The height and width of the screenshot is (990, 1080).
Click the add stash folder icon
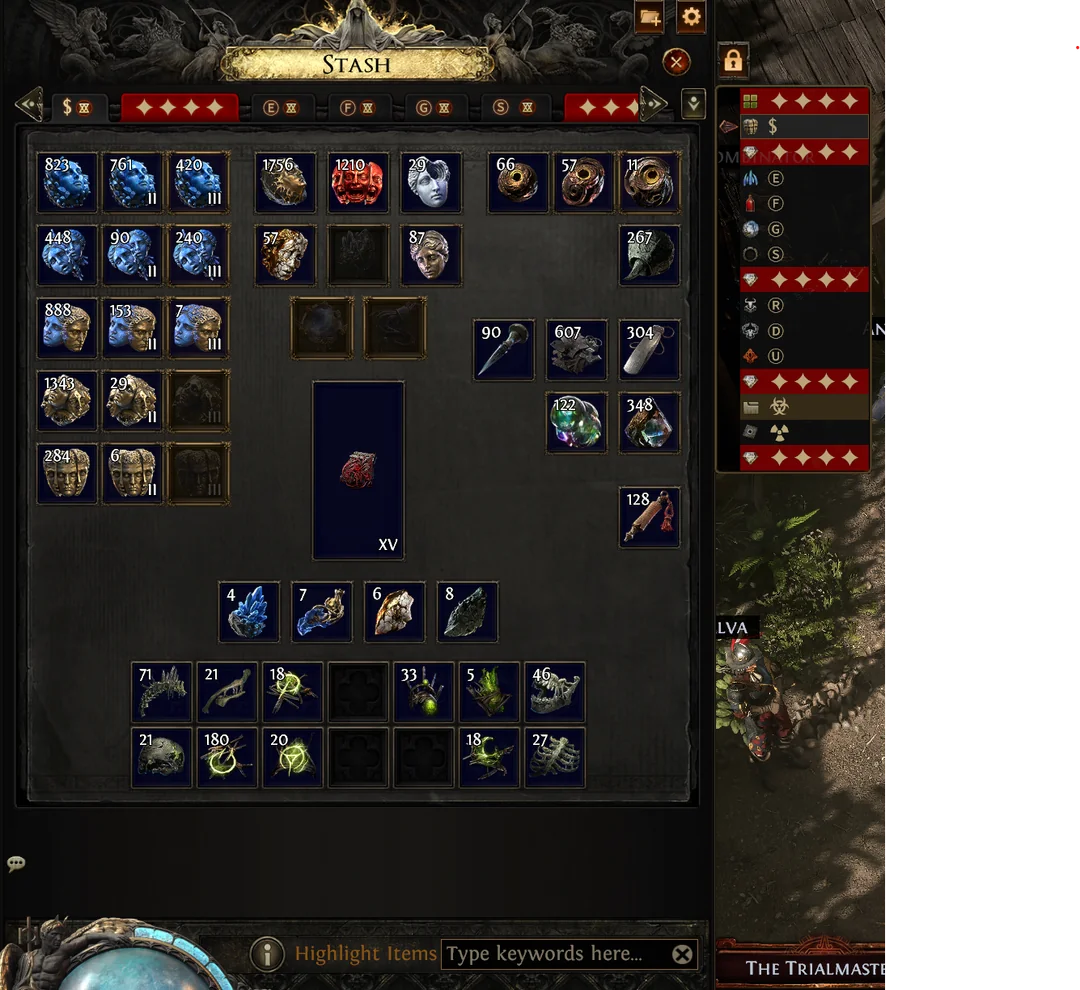pyautogui.click(x=649, y=17)
